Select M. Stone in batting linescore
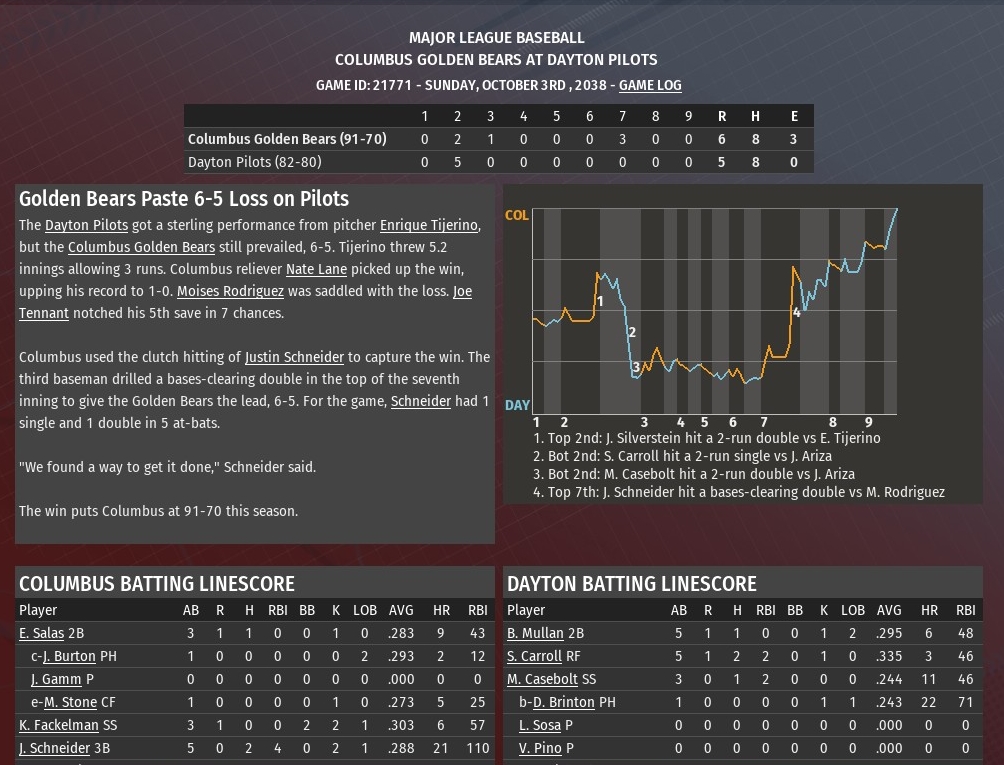1004x765 pixels. [x=70, y=702]
